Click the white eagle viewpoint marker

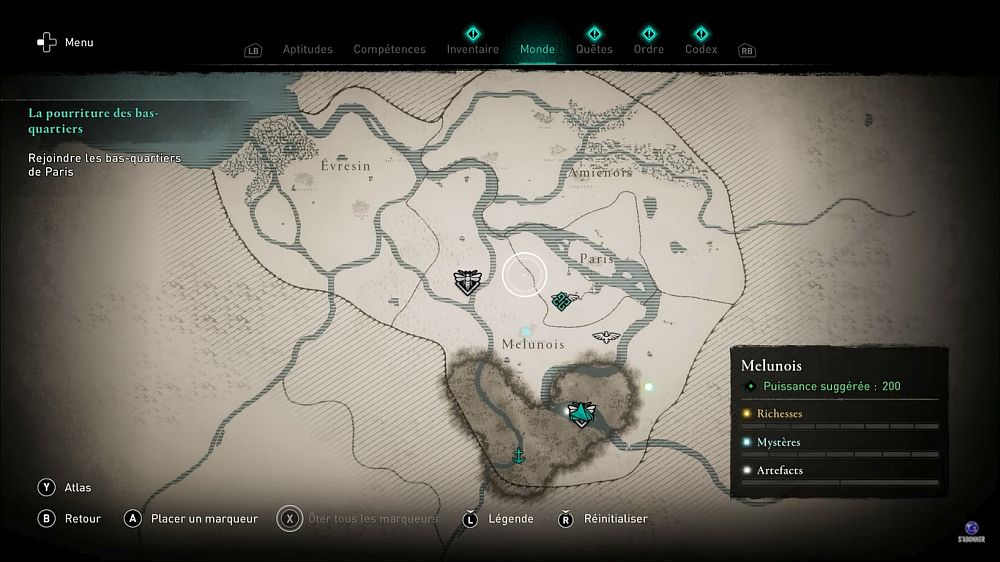click(605, 337)
